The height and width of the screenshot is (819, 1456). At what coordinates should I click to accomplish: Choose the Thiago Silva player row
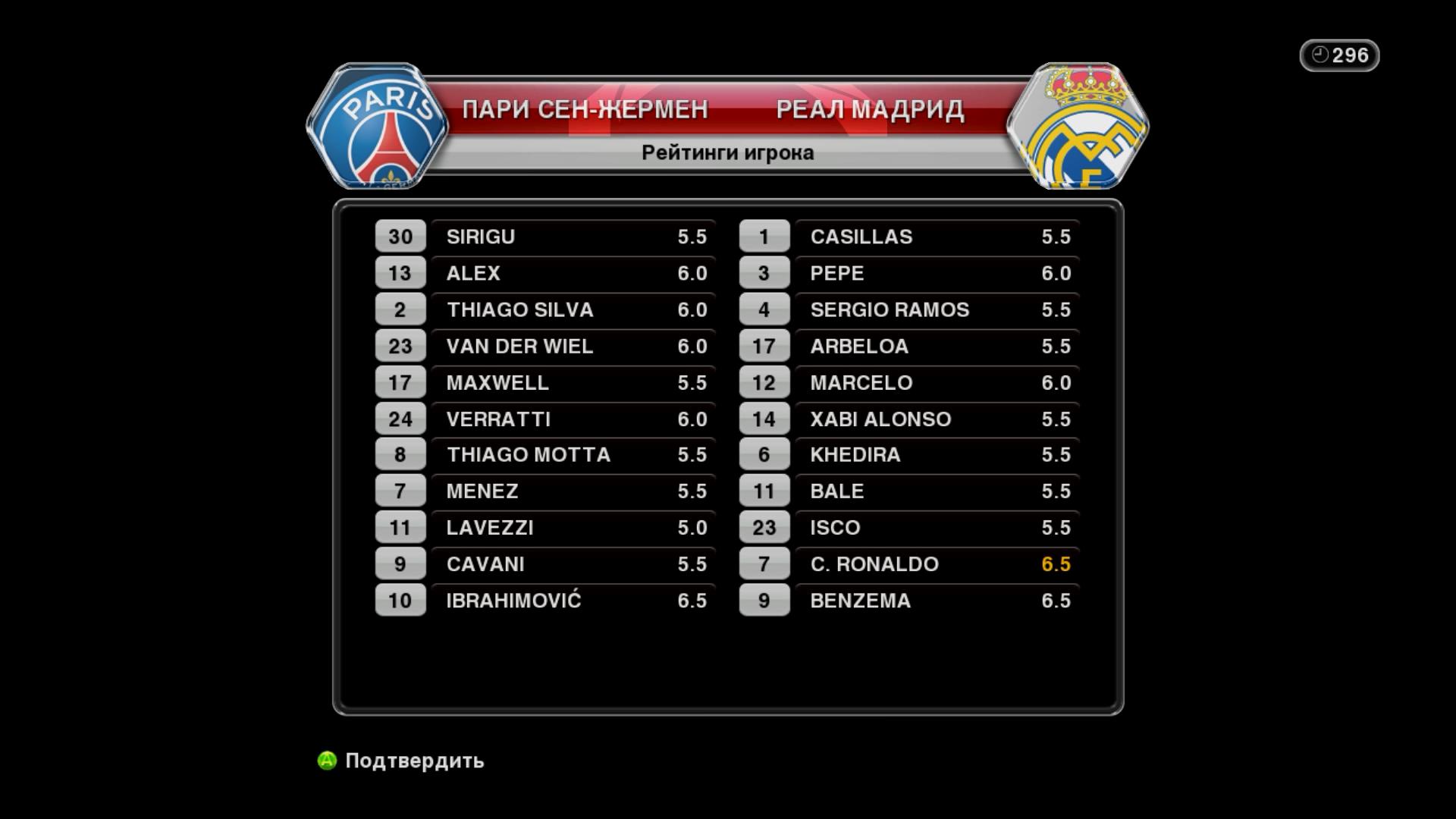pyautogui.click(x=573, y=309)
